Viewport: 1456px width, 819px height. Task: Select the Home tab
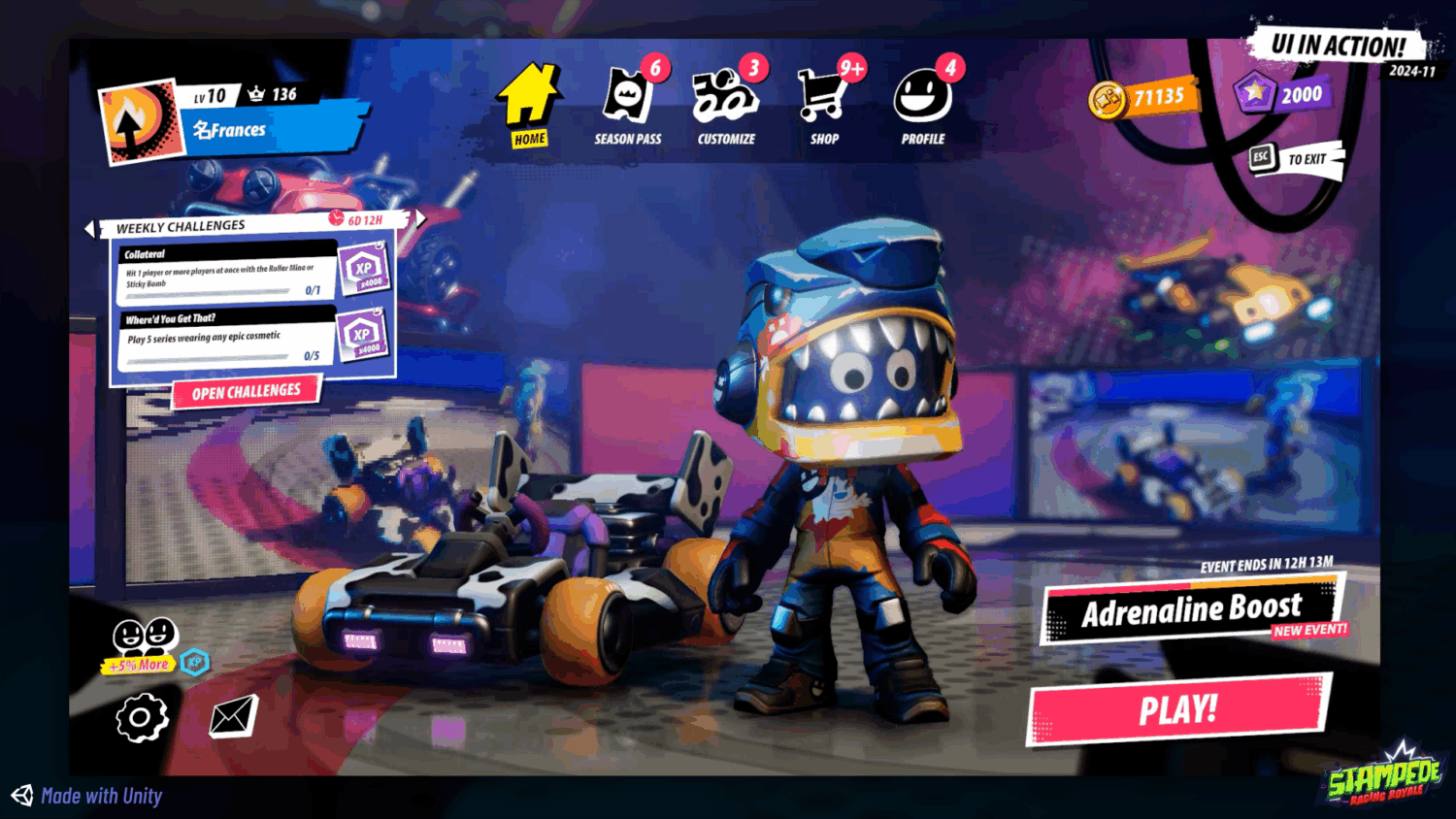pos(530,100)
